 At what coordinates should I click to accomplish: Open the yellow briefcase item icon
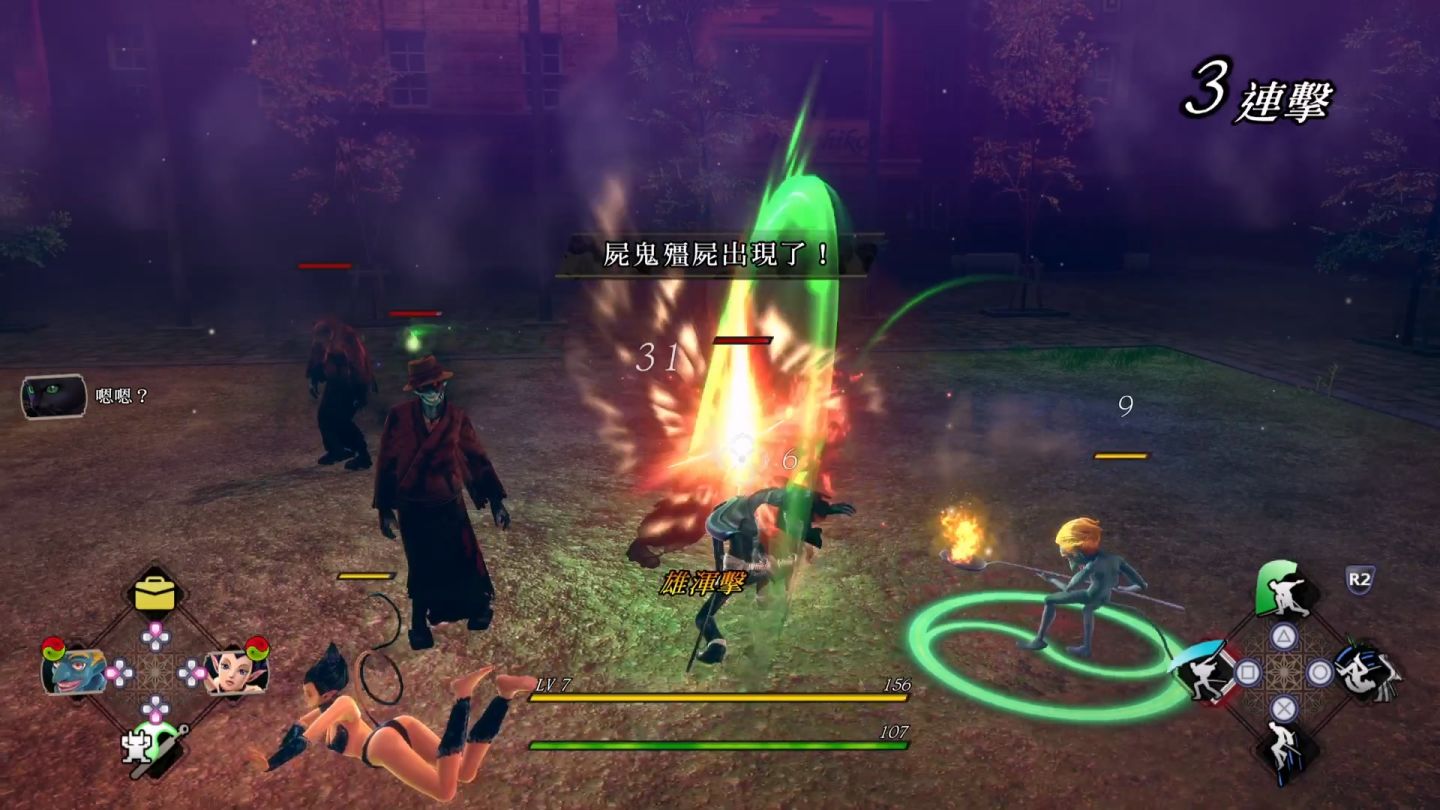coord(155,594)
